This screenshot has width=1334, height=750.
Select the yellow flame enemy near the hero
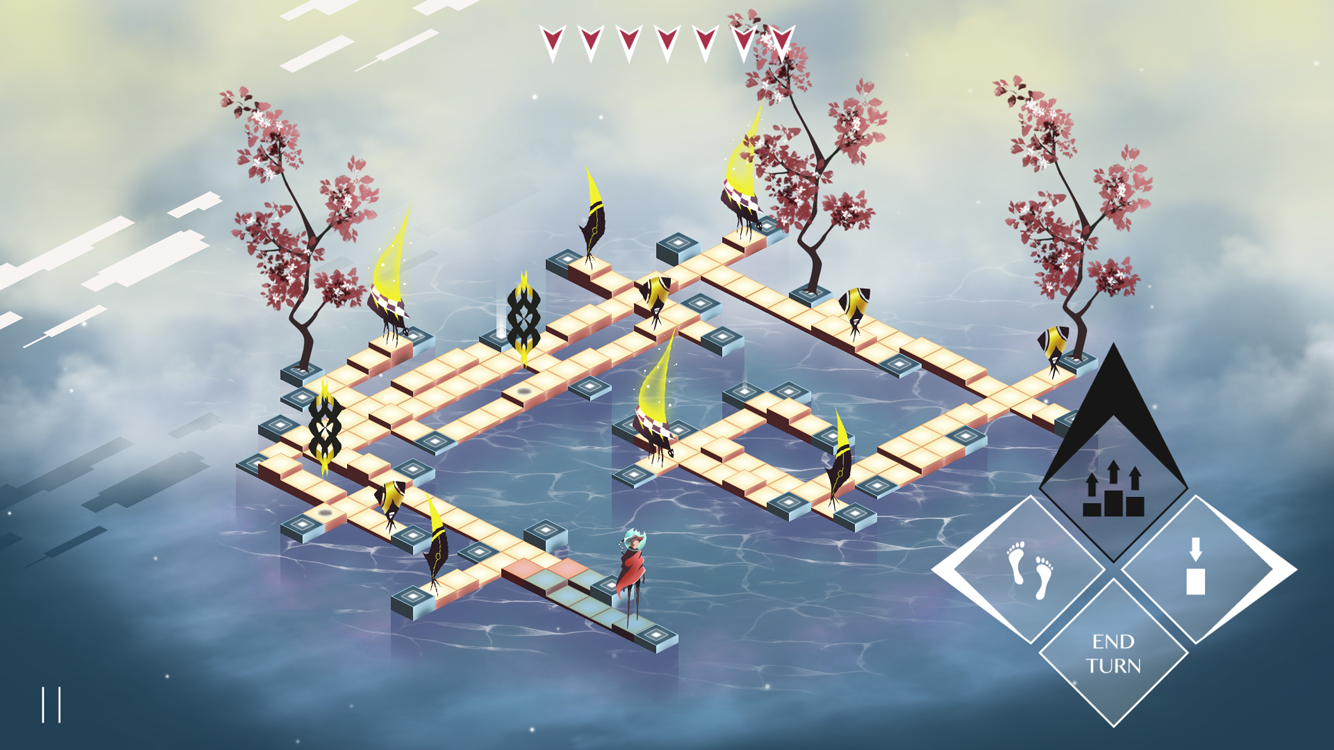click(x=655, y=420)
